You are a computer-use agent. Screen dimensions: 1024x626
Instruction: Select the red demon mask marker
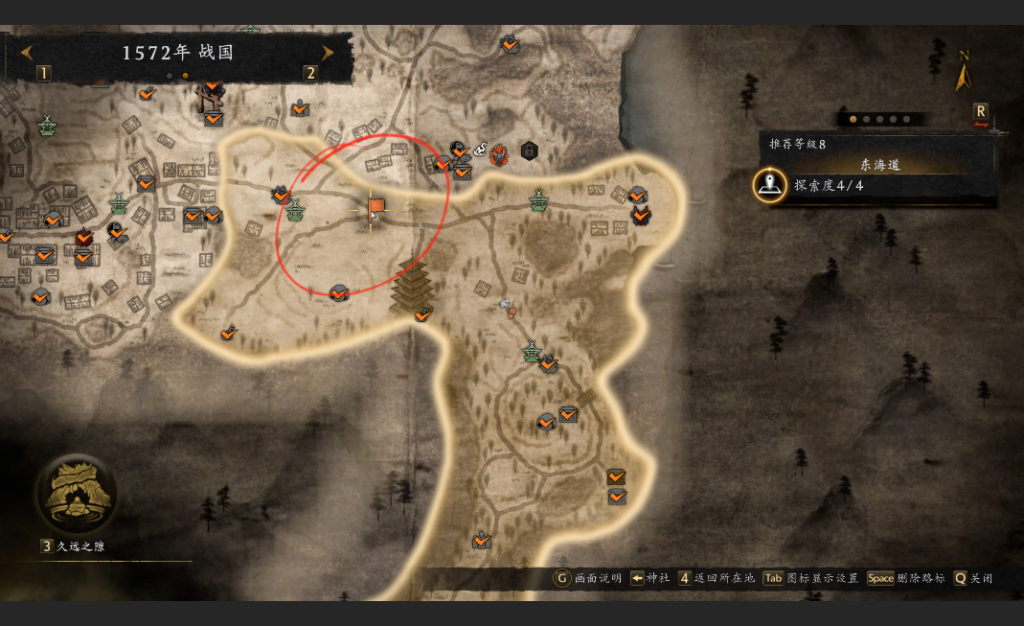pyautogui.click(x=500, y=153)
